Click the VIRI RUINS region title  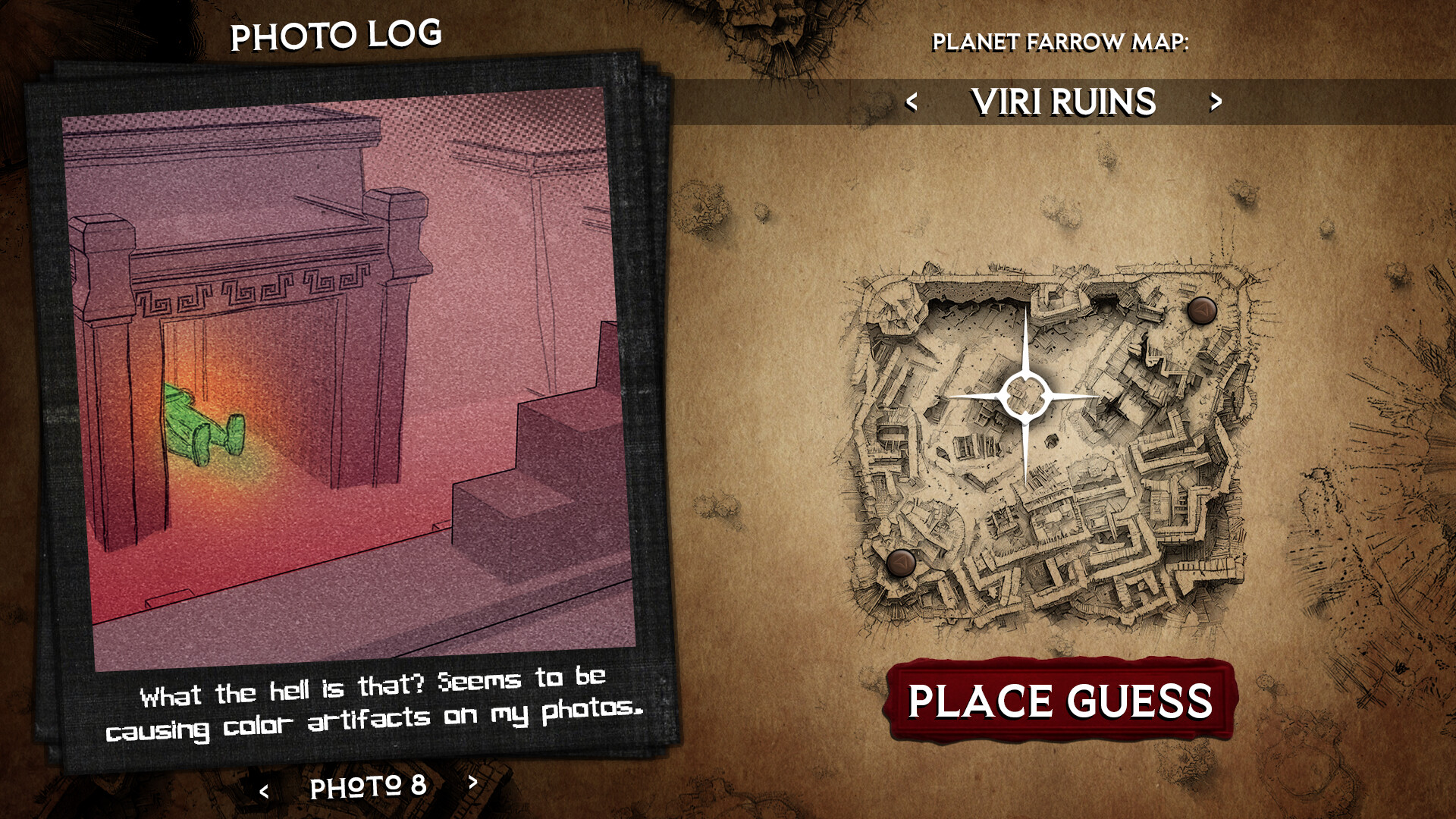(1063, 101)
